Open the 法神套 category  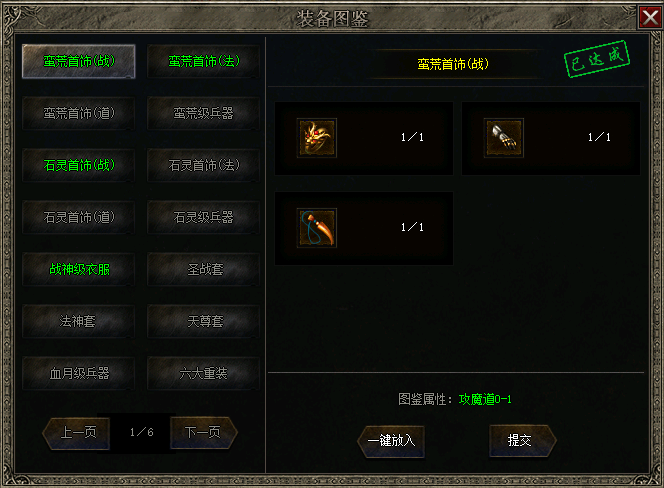[x=79, y=321]
